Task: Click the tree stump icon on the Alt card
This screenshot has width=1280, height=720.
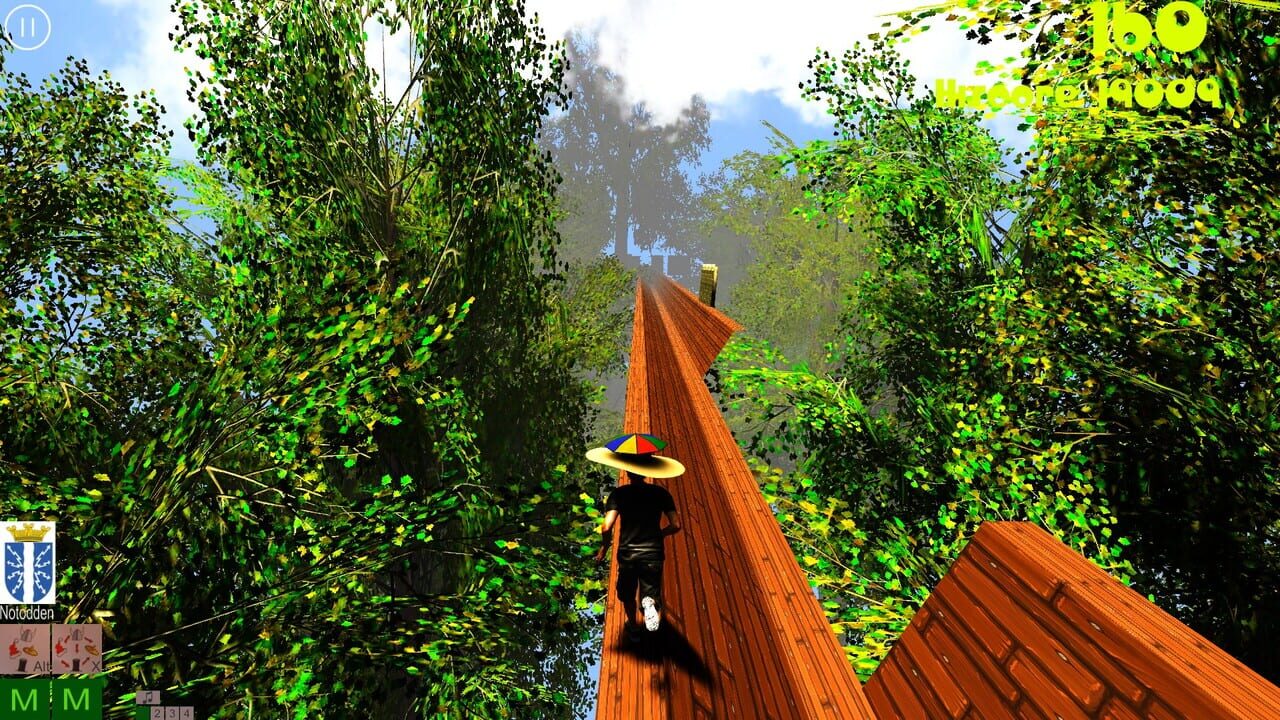Action: coord(22,663)
